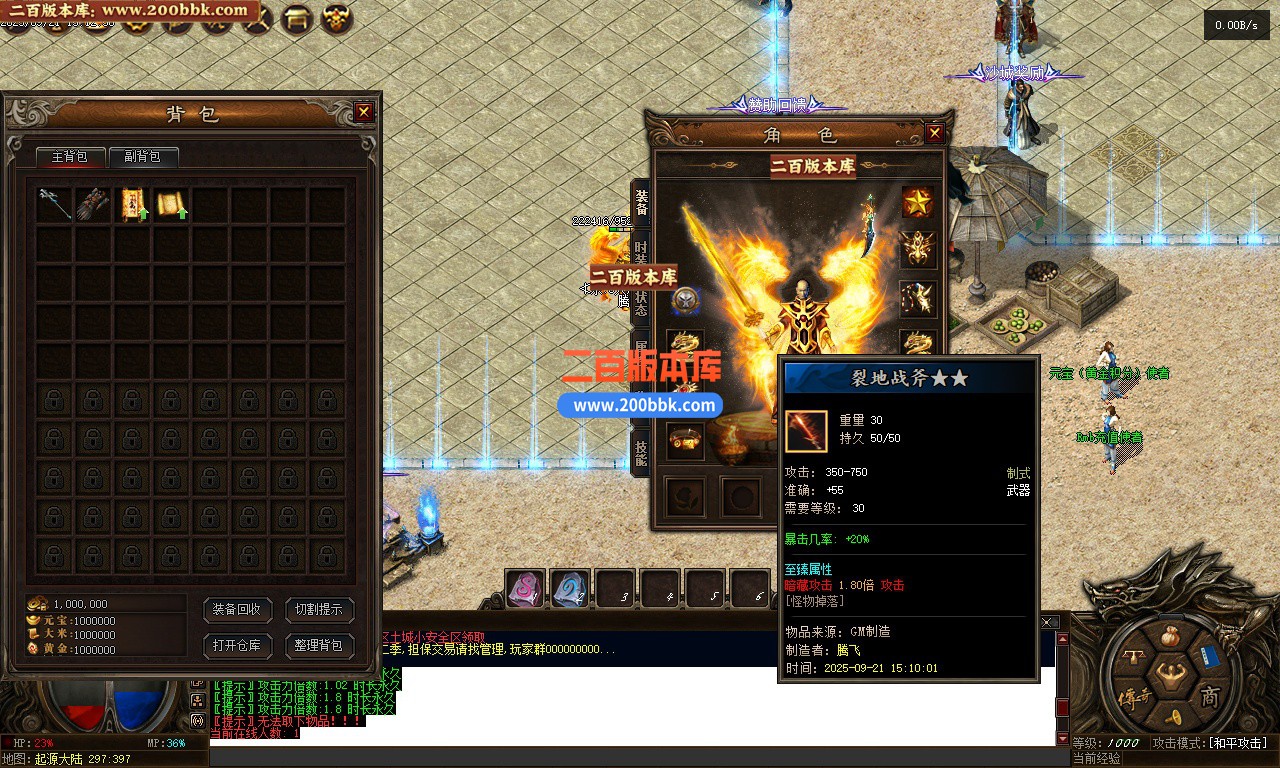This screenshot has height=768, width=1280.
Task: Click the 切割提示 button
Action: click(x=319, y=609)
